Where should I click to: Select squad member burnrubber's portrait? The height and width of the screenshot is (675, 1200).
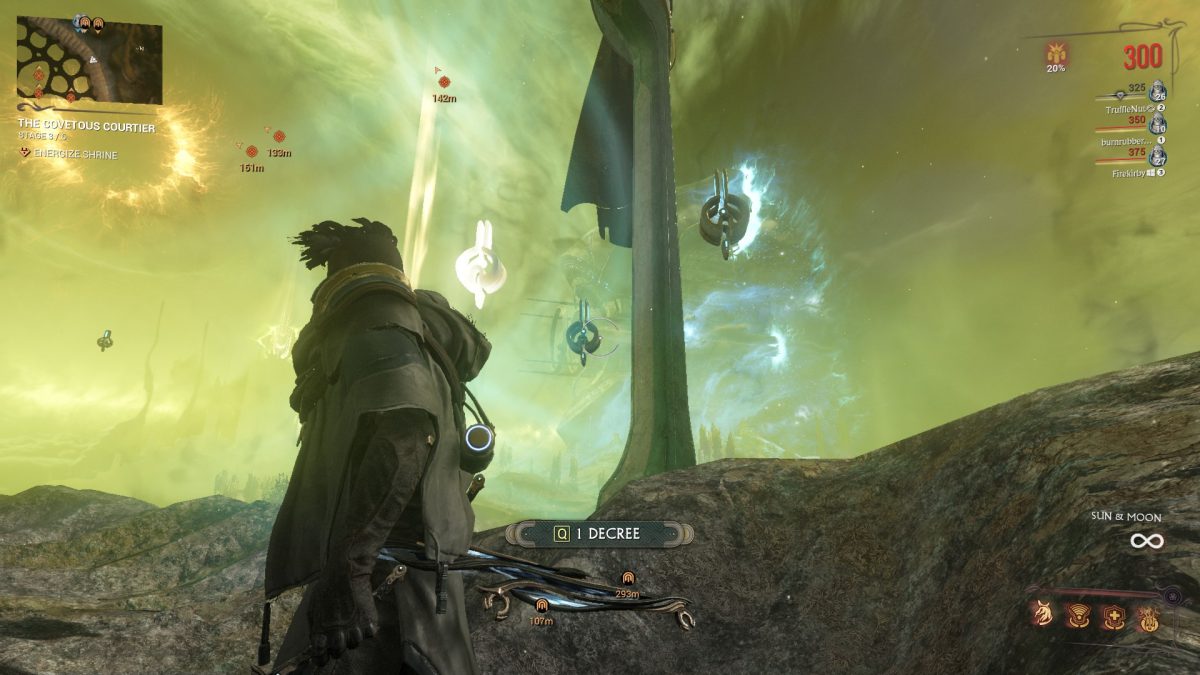(x=1158, y=124)
